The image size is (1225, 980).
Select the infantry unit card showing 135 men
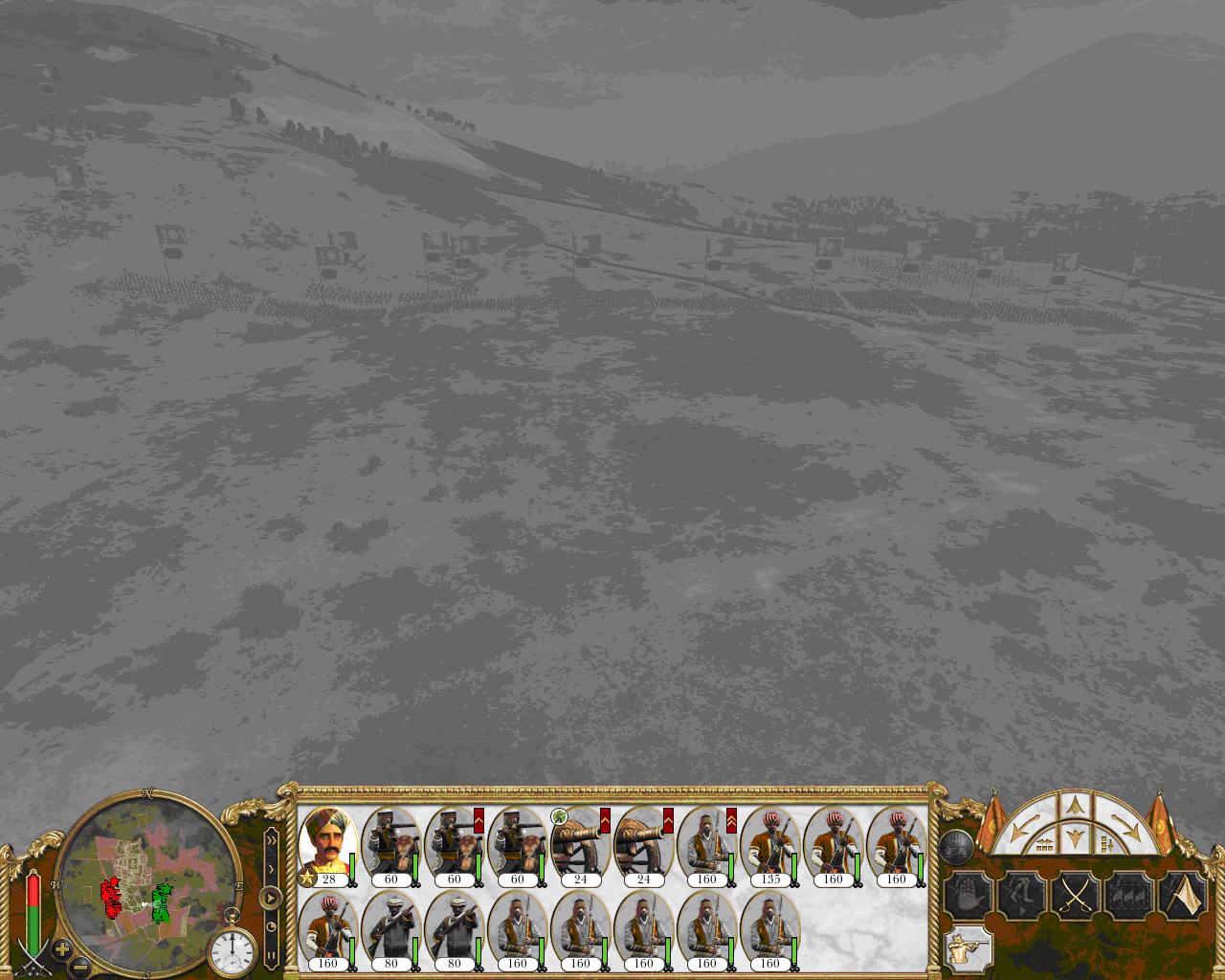[770, 844]
